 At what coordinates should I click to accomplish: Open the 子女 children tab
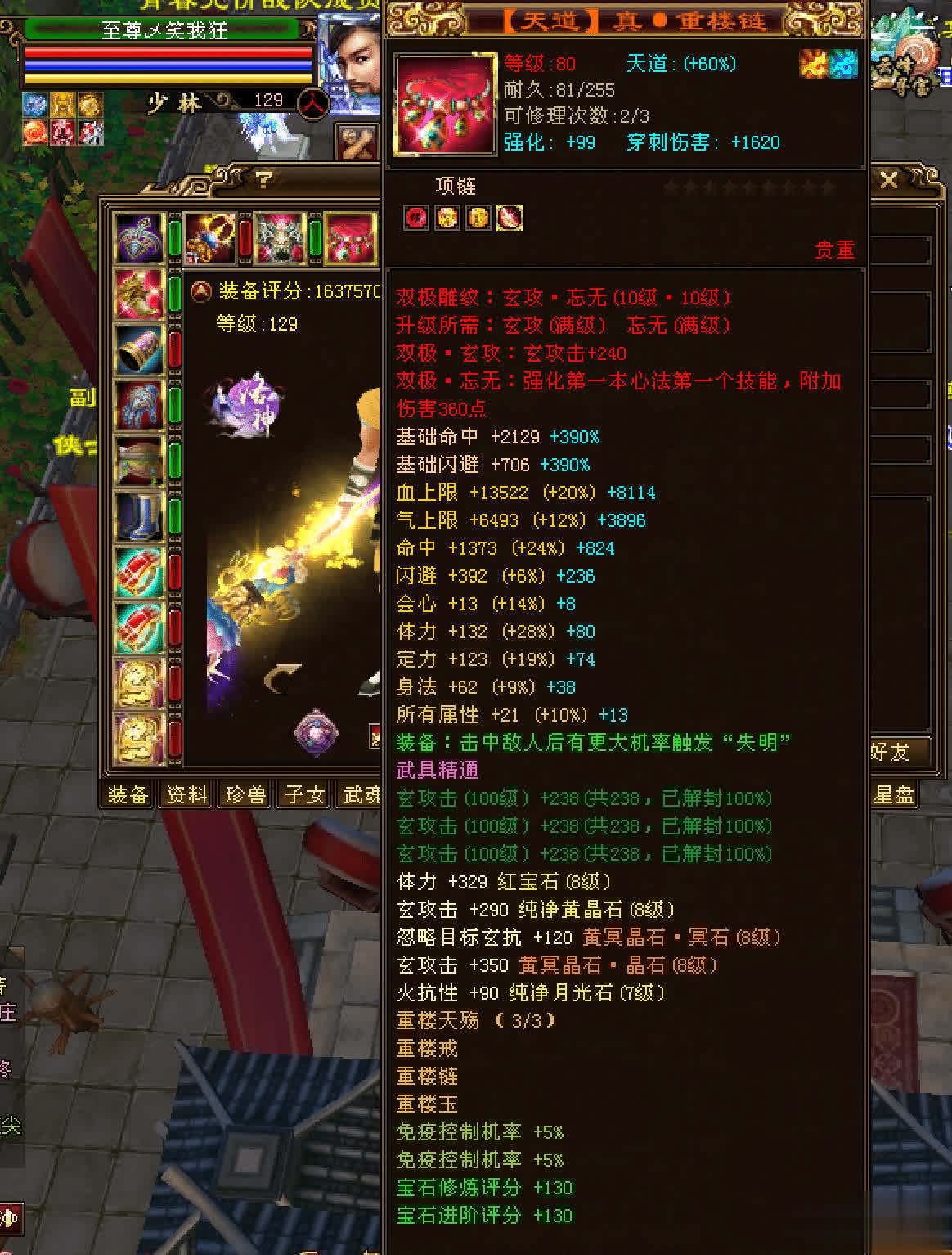(x=304, y=794)
